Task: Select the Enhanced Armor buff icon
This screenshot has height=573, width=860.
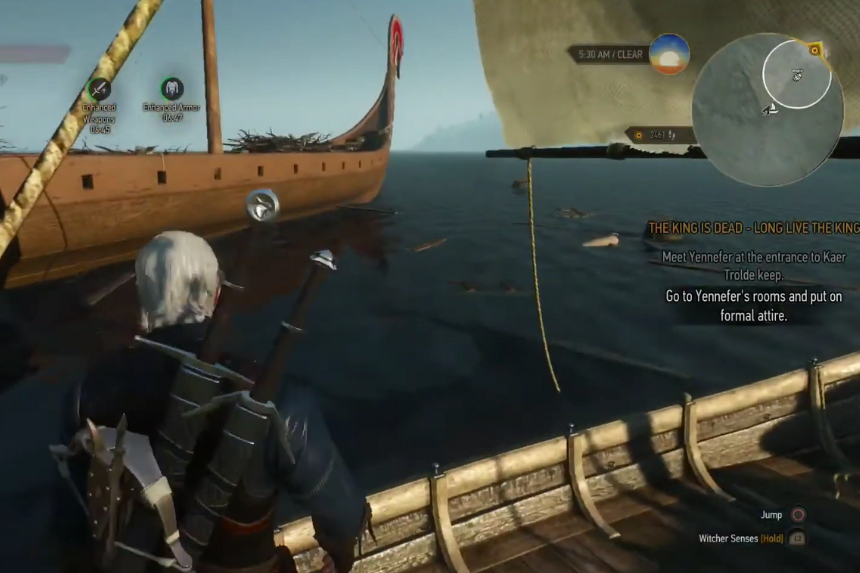Action: [x=171, y=88]
